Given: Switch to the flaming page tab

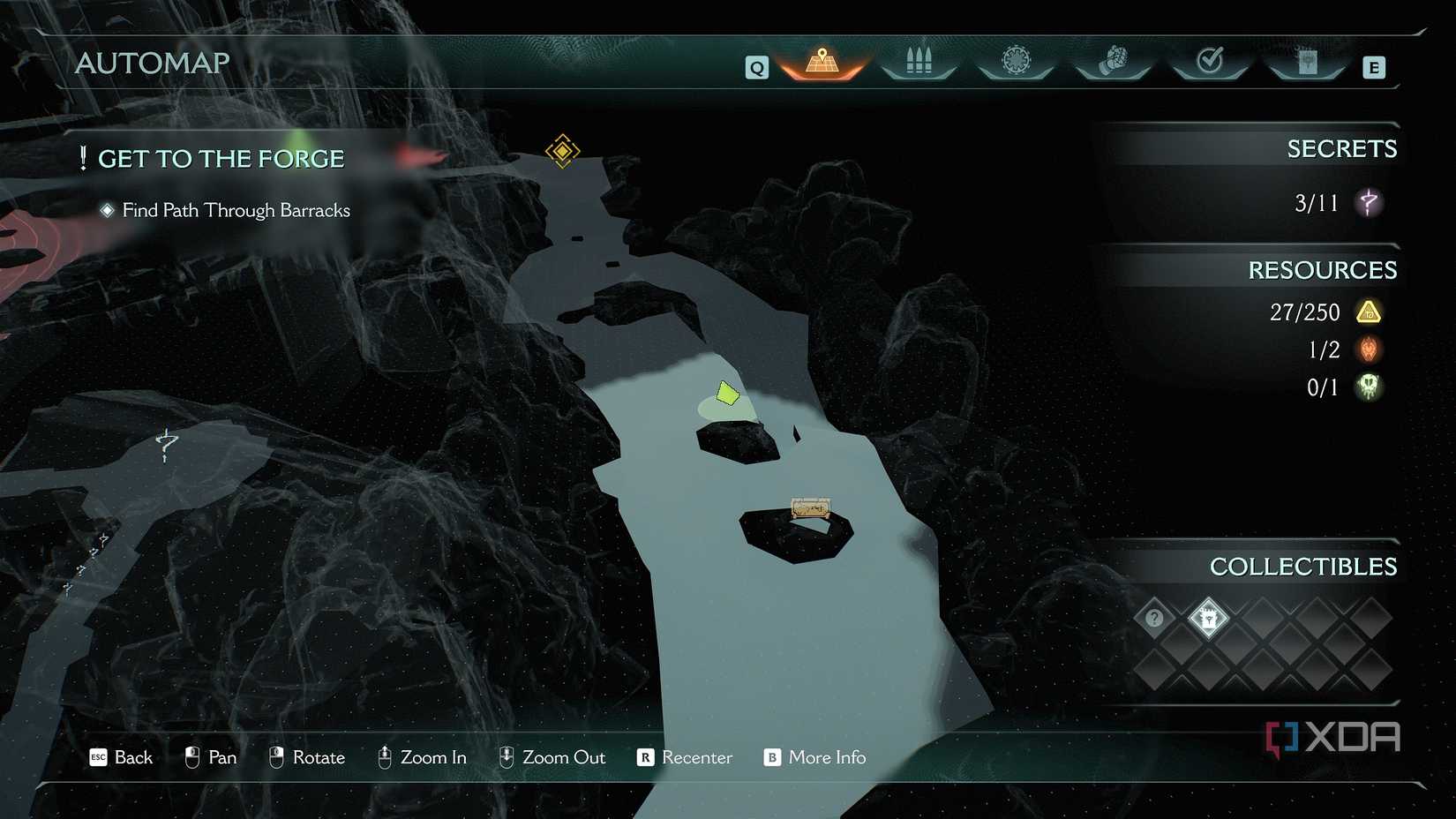Looking at the screenshot, I should pyautogui.click(x=1307, y=62).
